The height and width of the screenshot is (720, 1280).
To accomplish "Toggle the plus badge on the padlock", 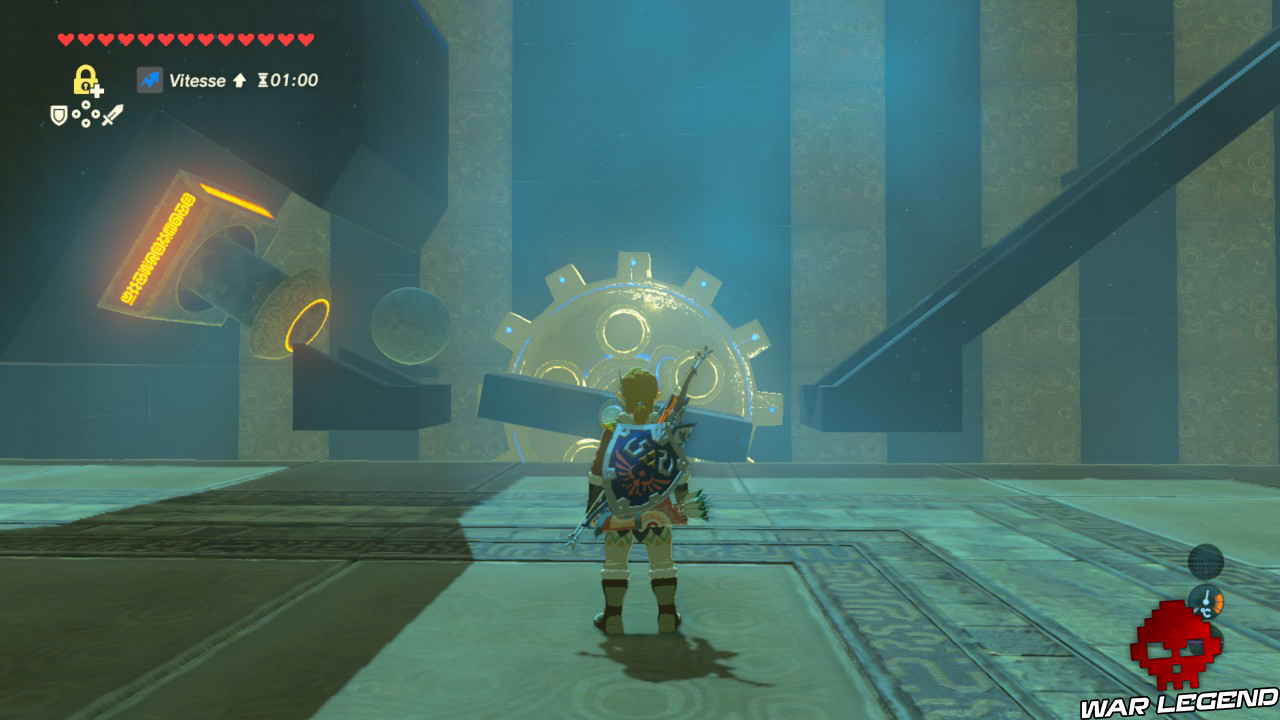I will [x=99, y=89].
